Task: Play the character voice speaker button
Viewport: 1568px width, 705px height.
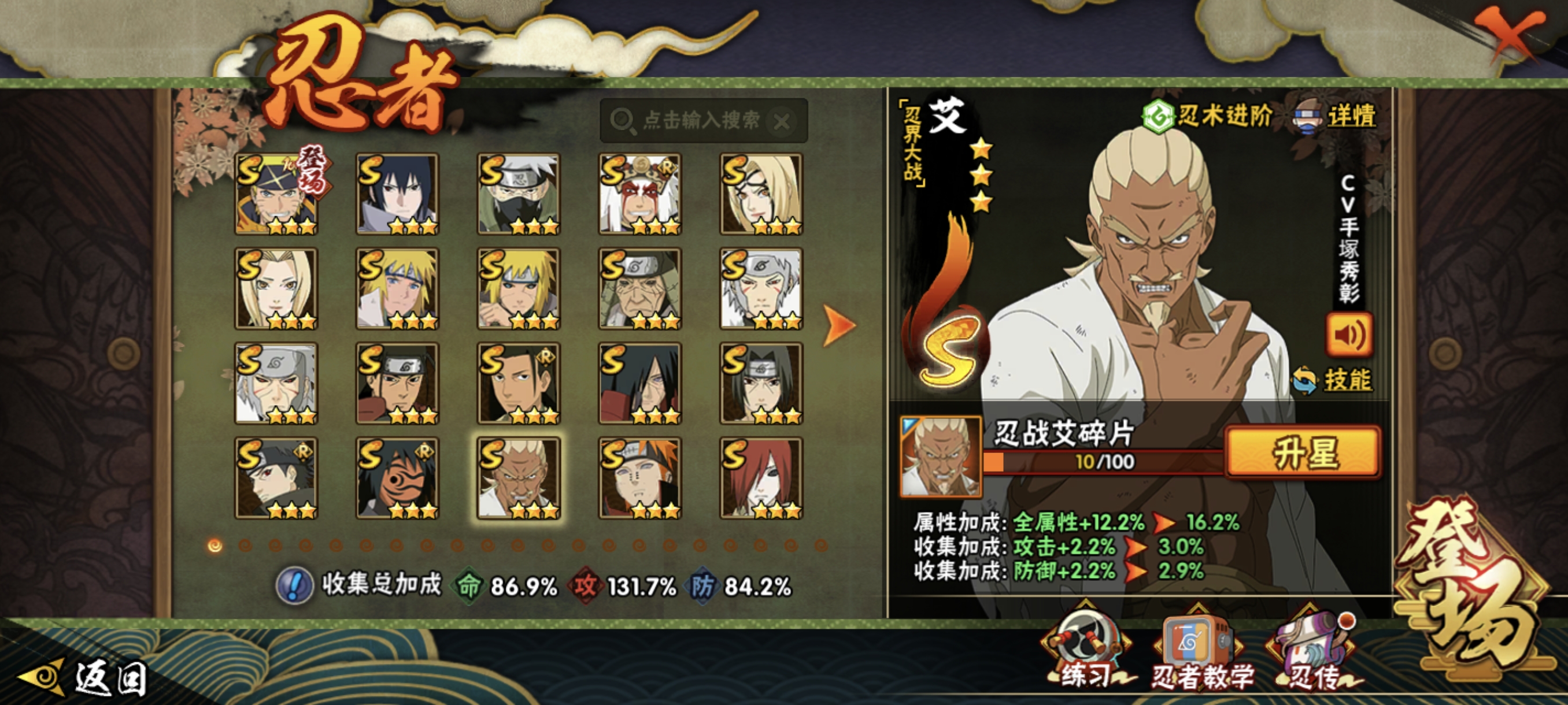Action: click(x=1349, y=335)
